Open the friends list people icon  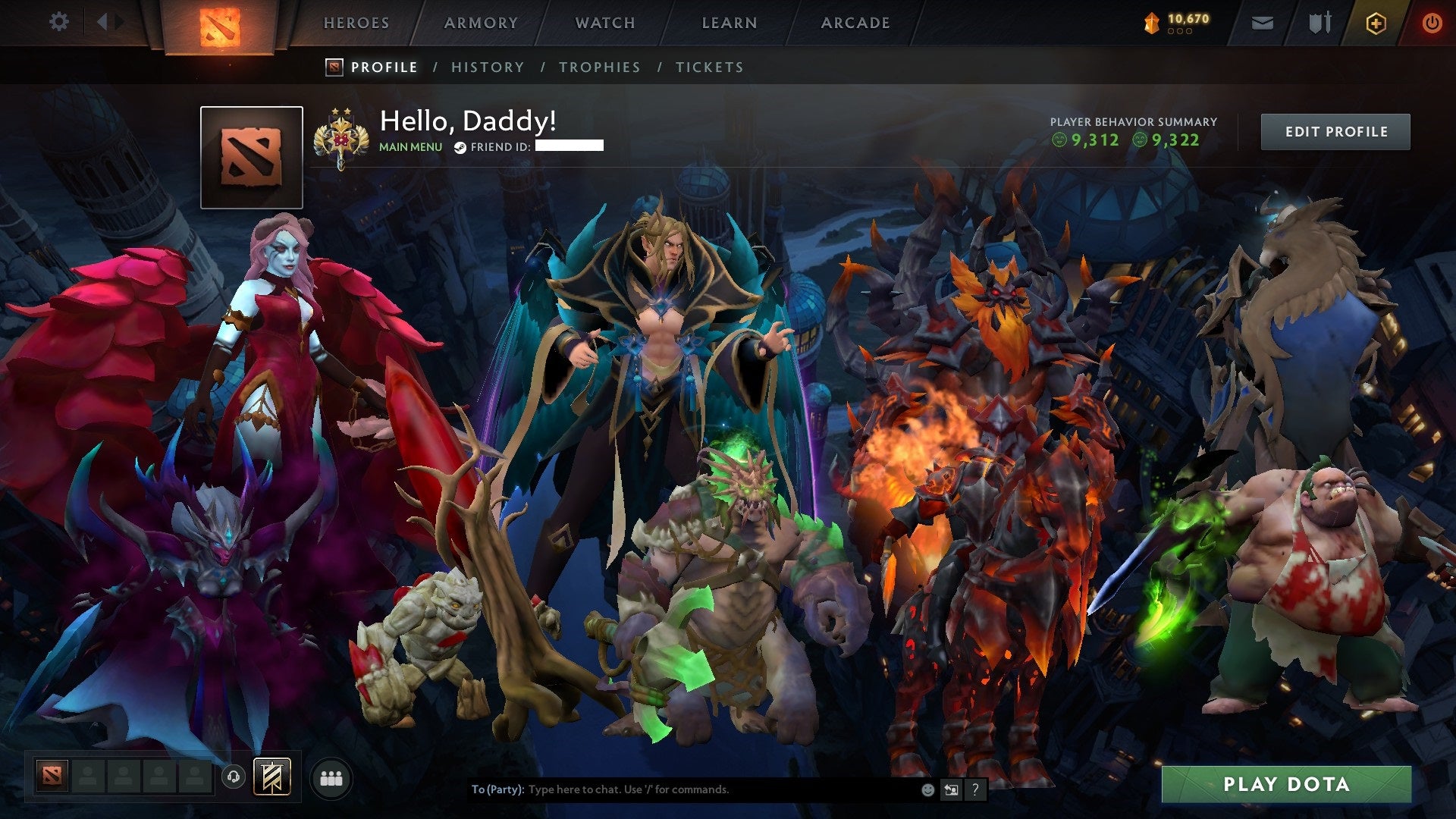(x=331, y=777)
